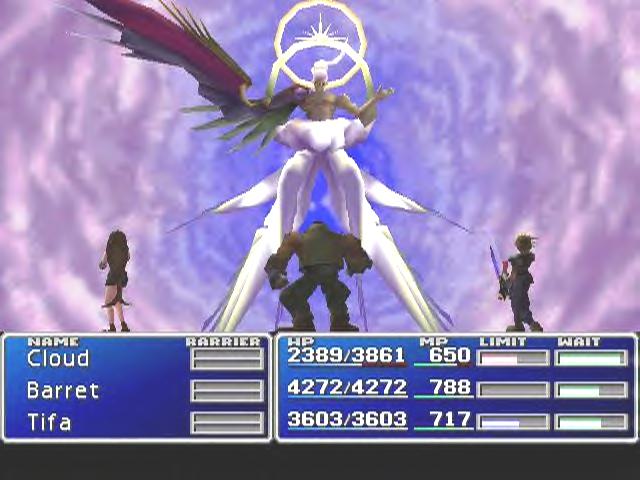Pick Tifa from the party list
The width and height of the screenshot is (640, 480).
(50, 422)
